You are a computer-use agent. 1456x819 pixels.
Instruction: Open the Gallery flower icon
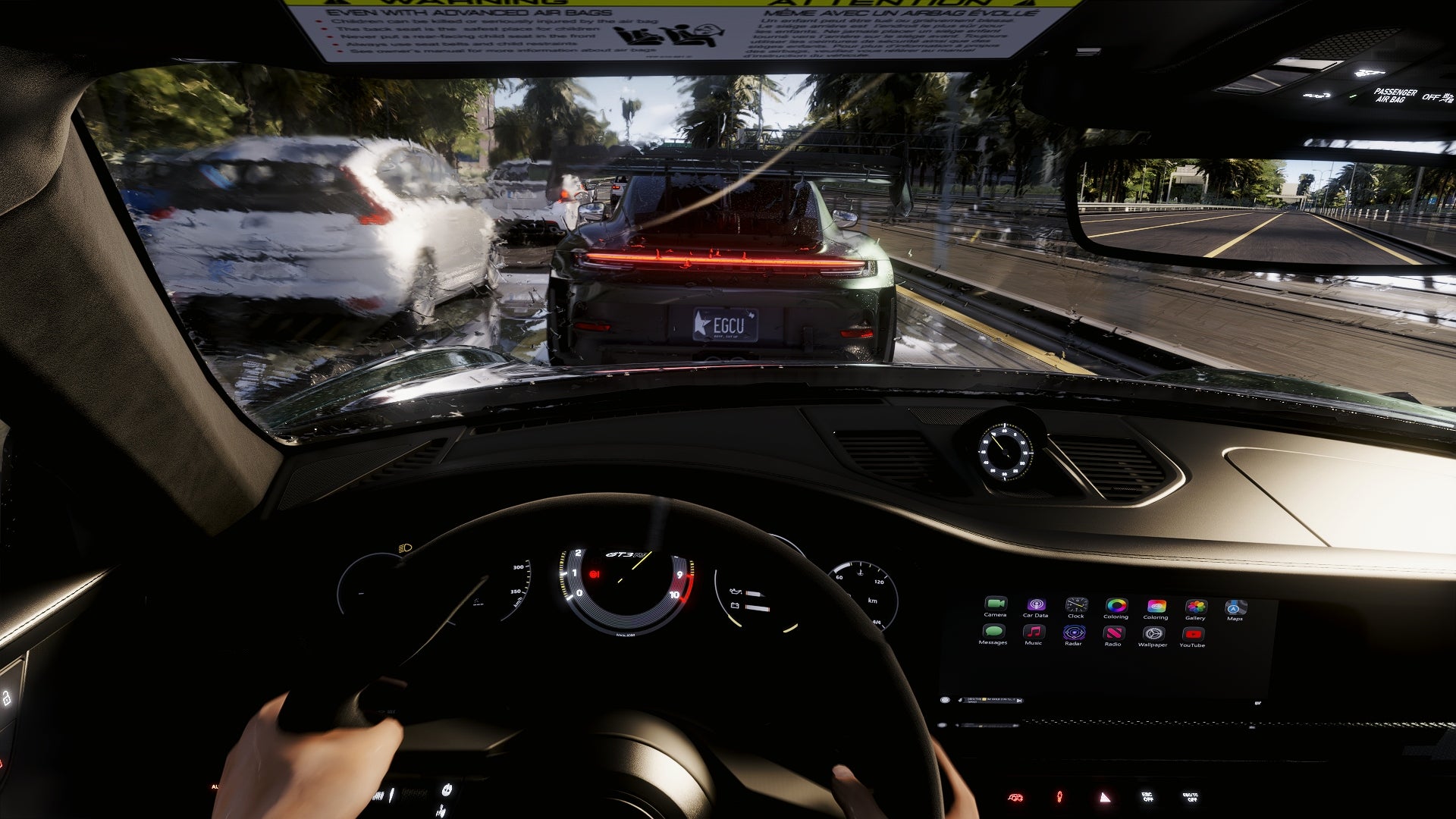tap(1196, 607)
